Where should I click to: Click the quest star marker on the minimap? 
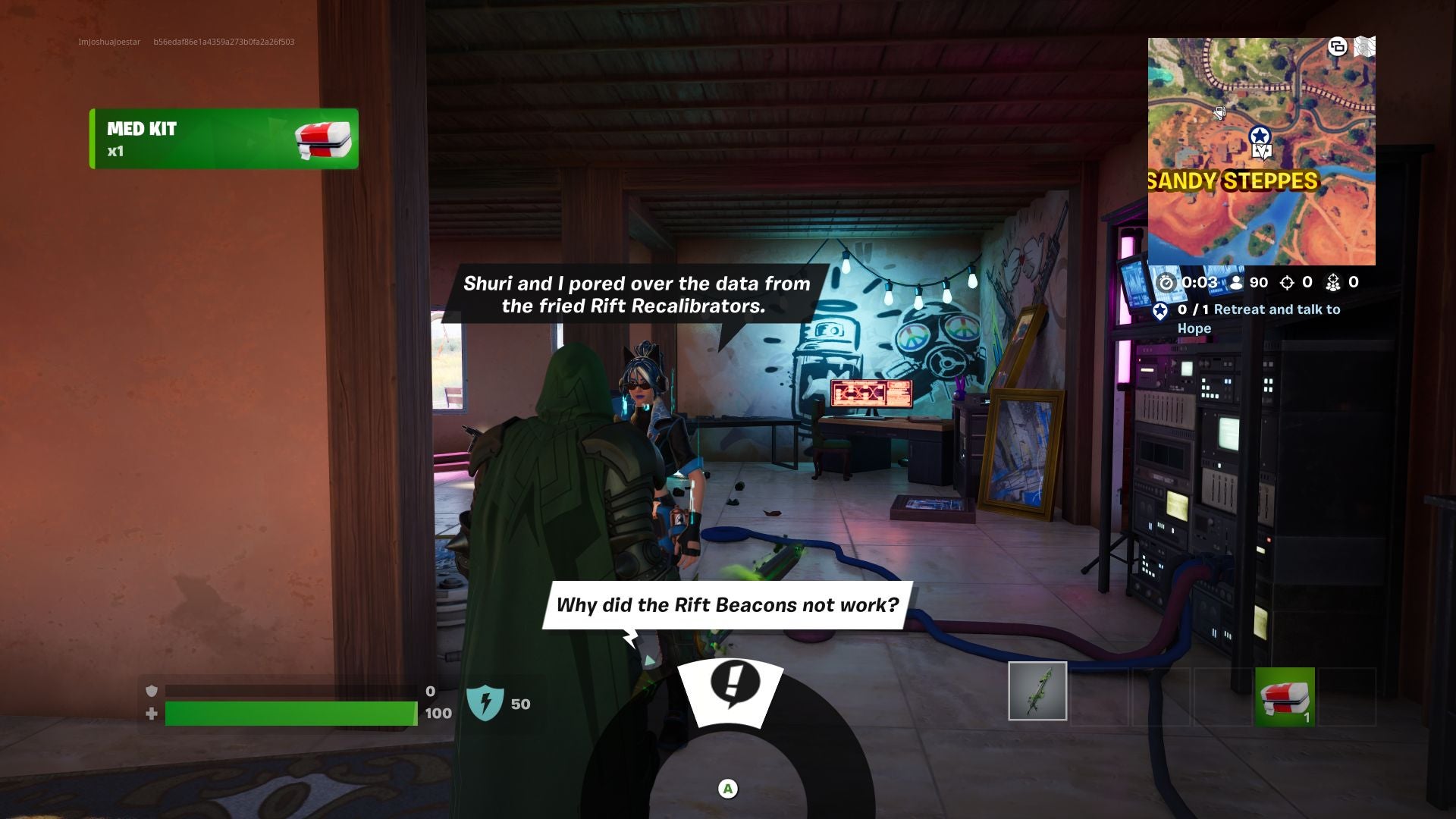coord(1260,135)
